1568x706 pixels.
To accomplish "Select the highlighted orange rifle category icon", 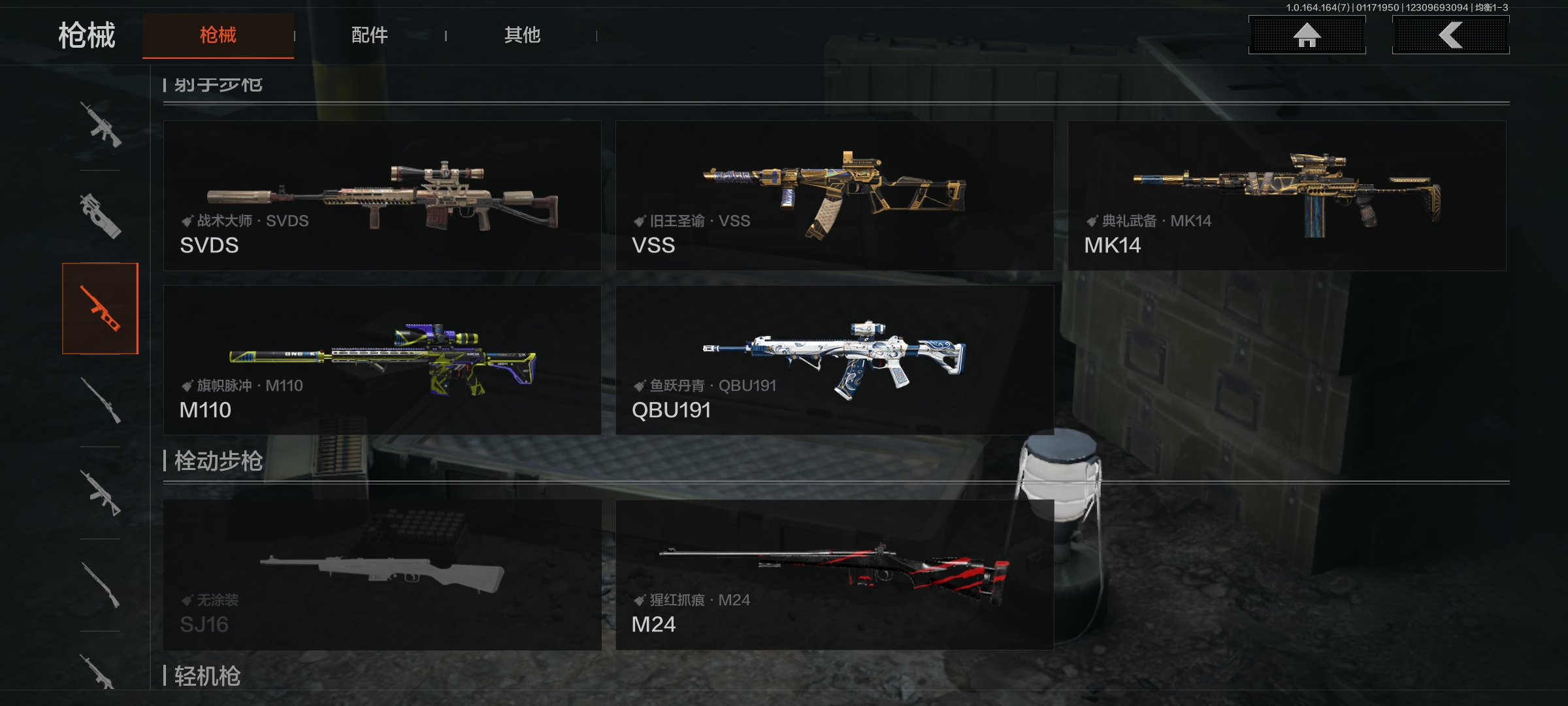I will (100, 309).
